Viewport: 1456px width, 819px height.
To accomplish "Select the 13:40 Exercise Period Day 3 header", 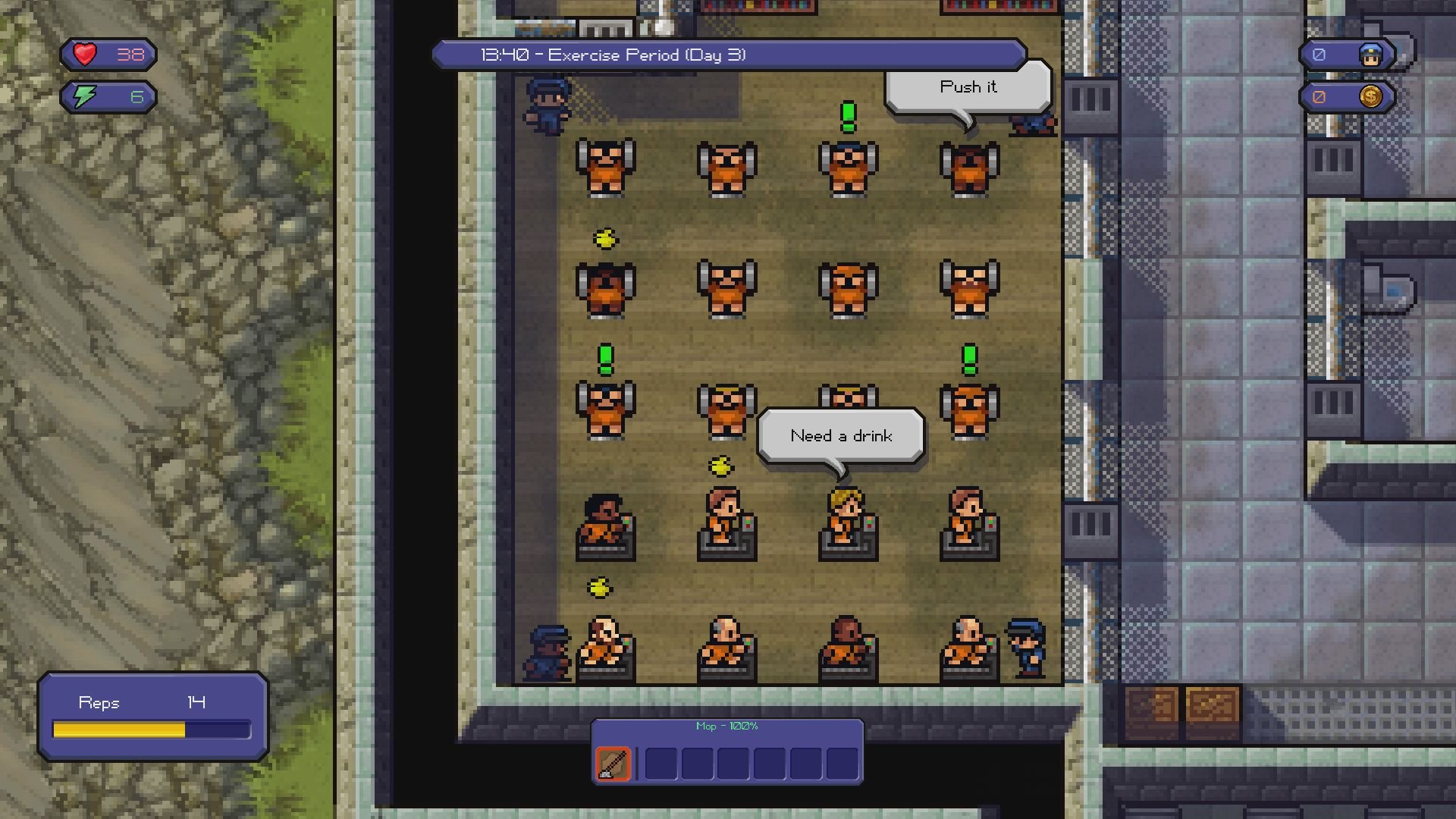I will tap(613, 54).
